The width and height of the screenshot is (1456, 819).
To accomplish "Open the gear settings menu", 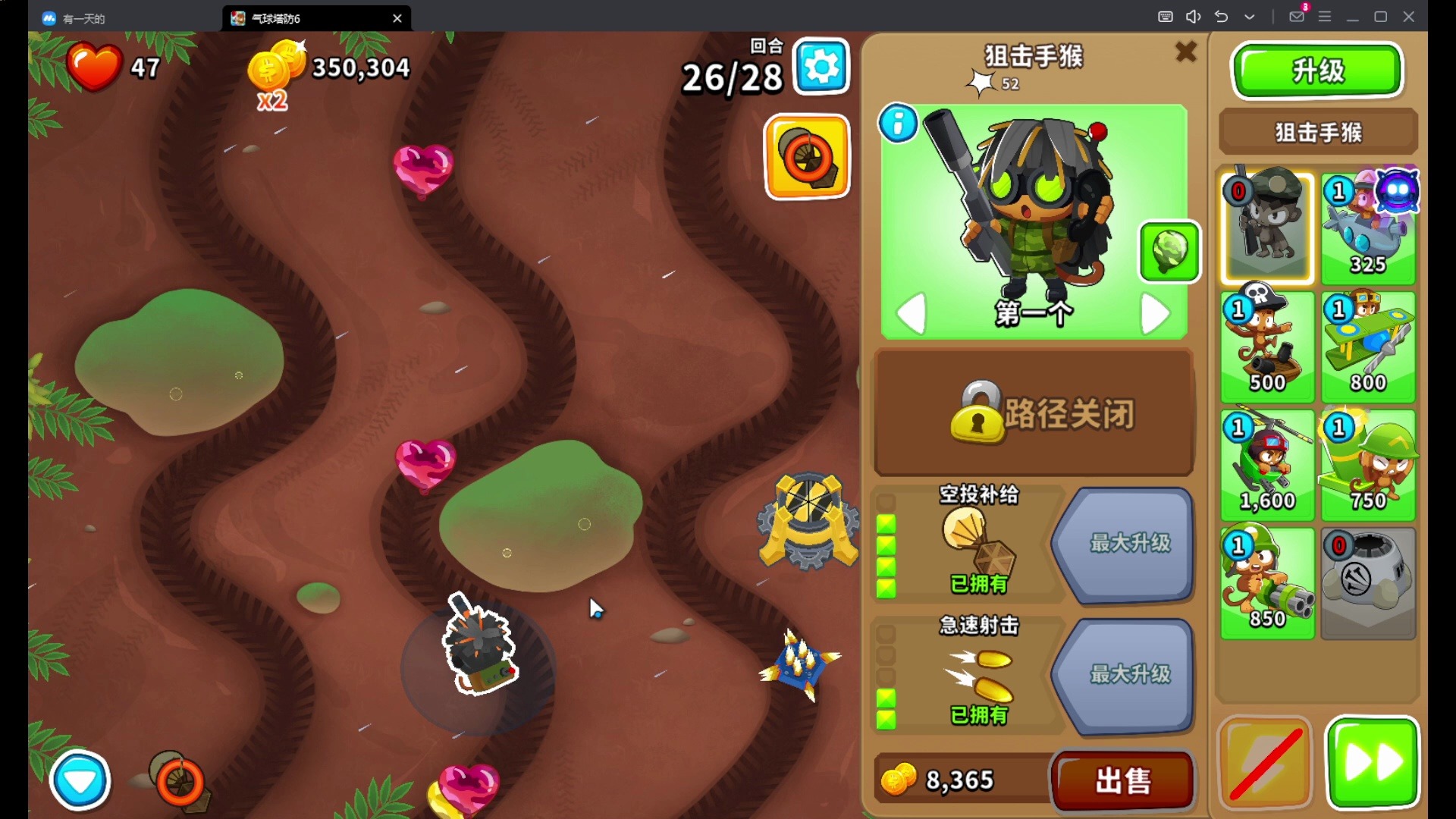I will click(x=821, y=67).
